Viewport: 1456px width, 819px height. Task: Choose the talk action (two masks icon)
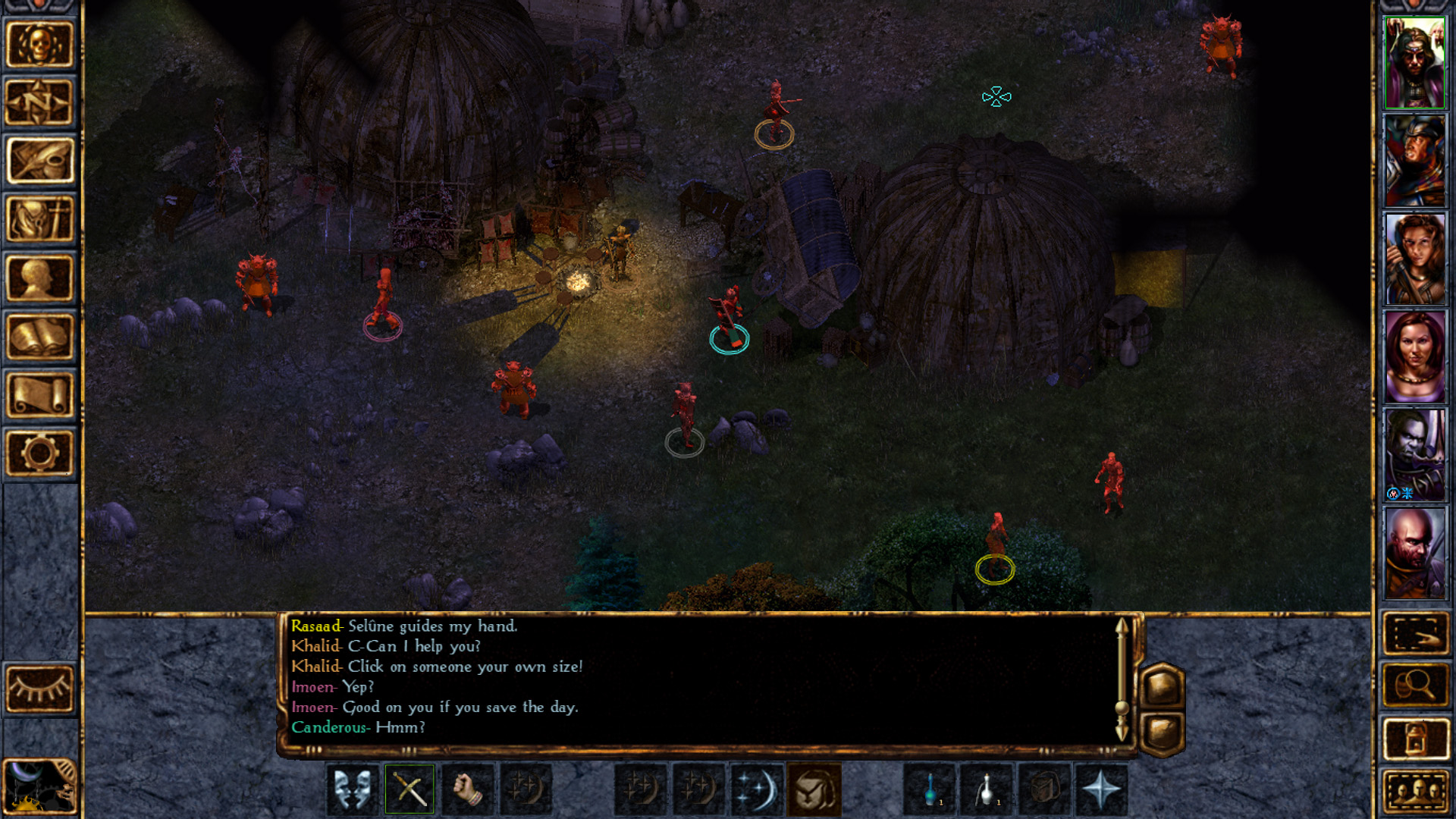(x=353, y=789)
